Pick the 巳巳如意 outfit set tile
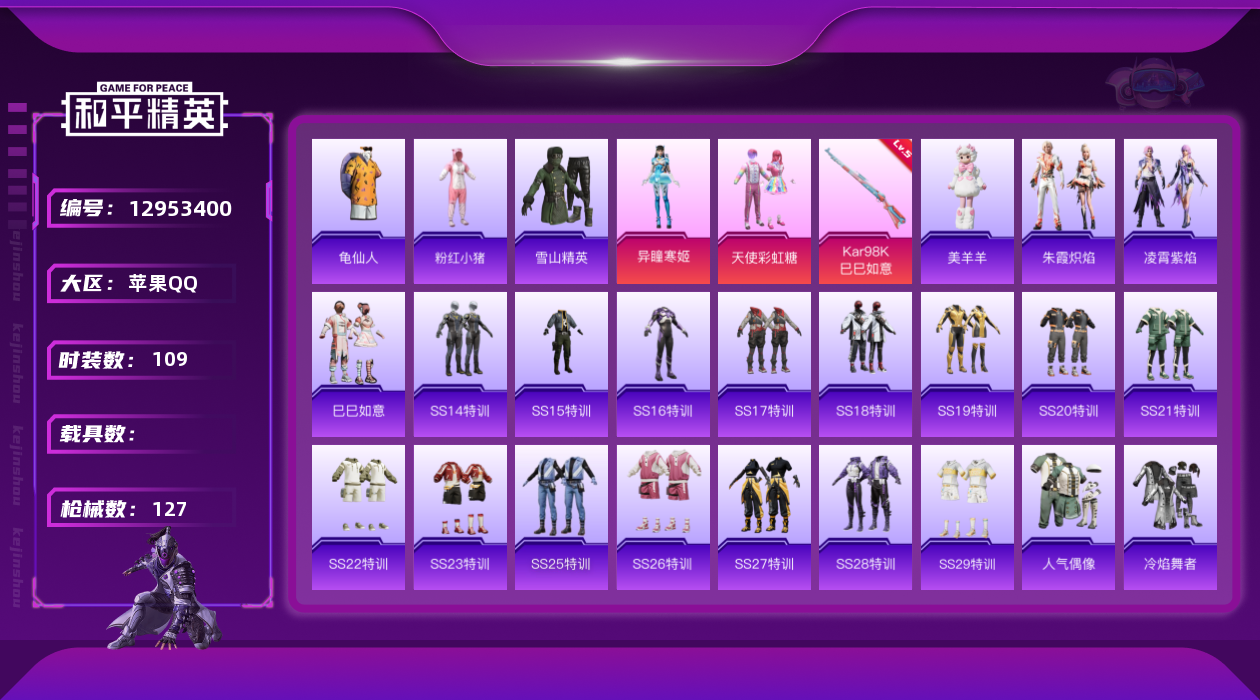The height and width of the screenshot is (700, 1260). pos(358,364)
